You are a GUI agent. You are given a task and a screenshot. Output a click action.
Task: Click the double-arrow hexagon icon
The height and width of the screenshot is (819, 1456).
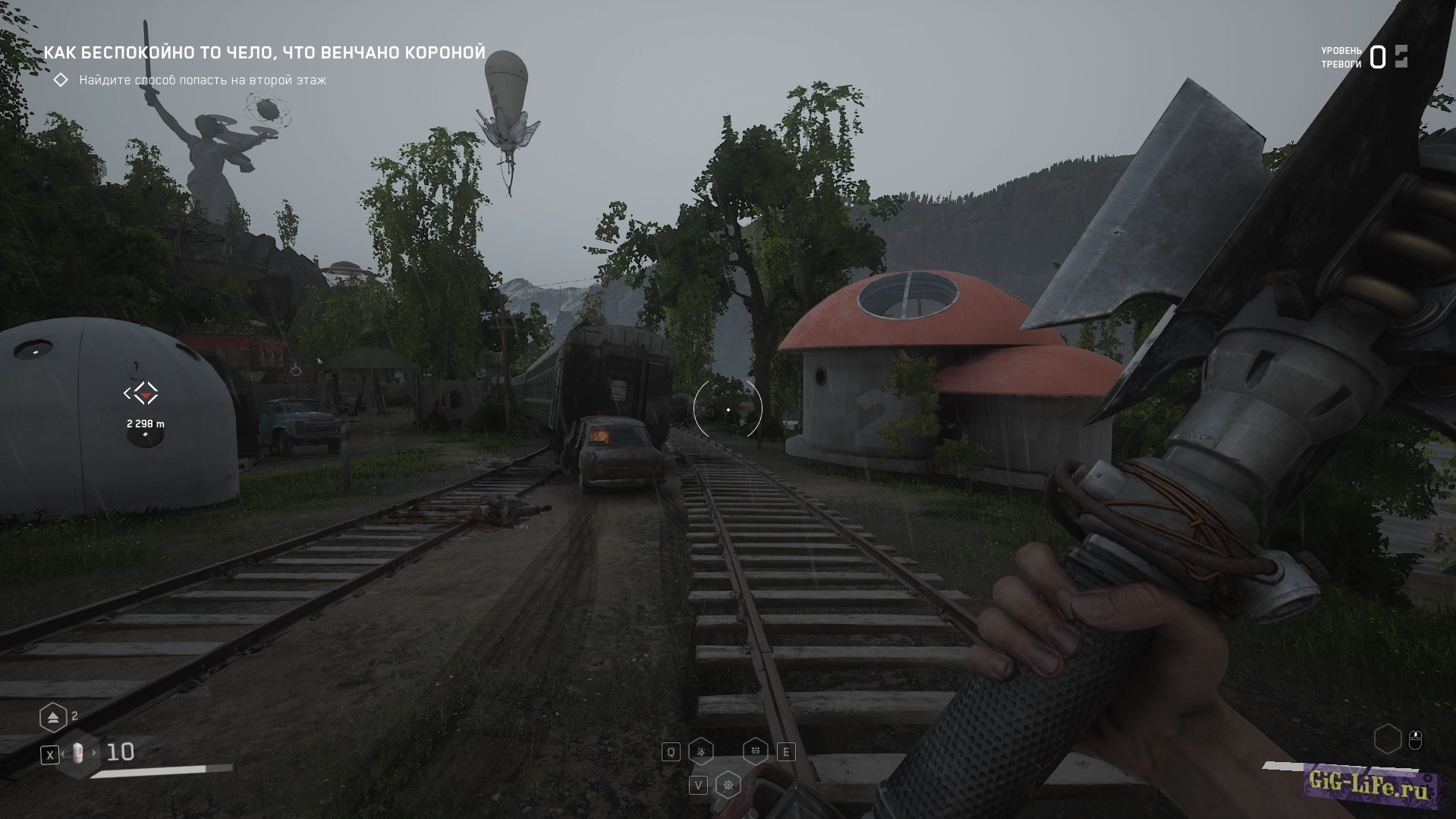click(53, 717)
